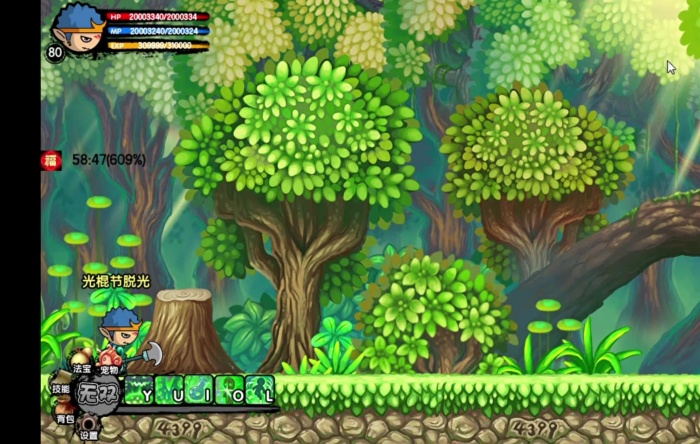
Task: Use the skill in the Y slot
Action: [x=140, y=389]
